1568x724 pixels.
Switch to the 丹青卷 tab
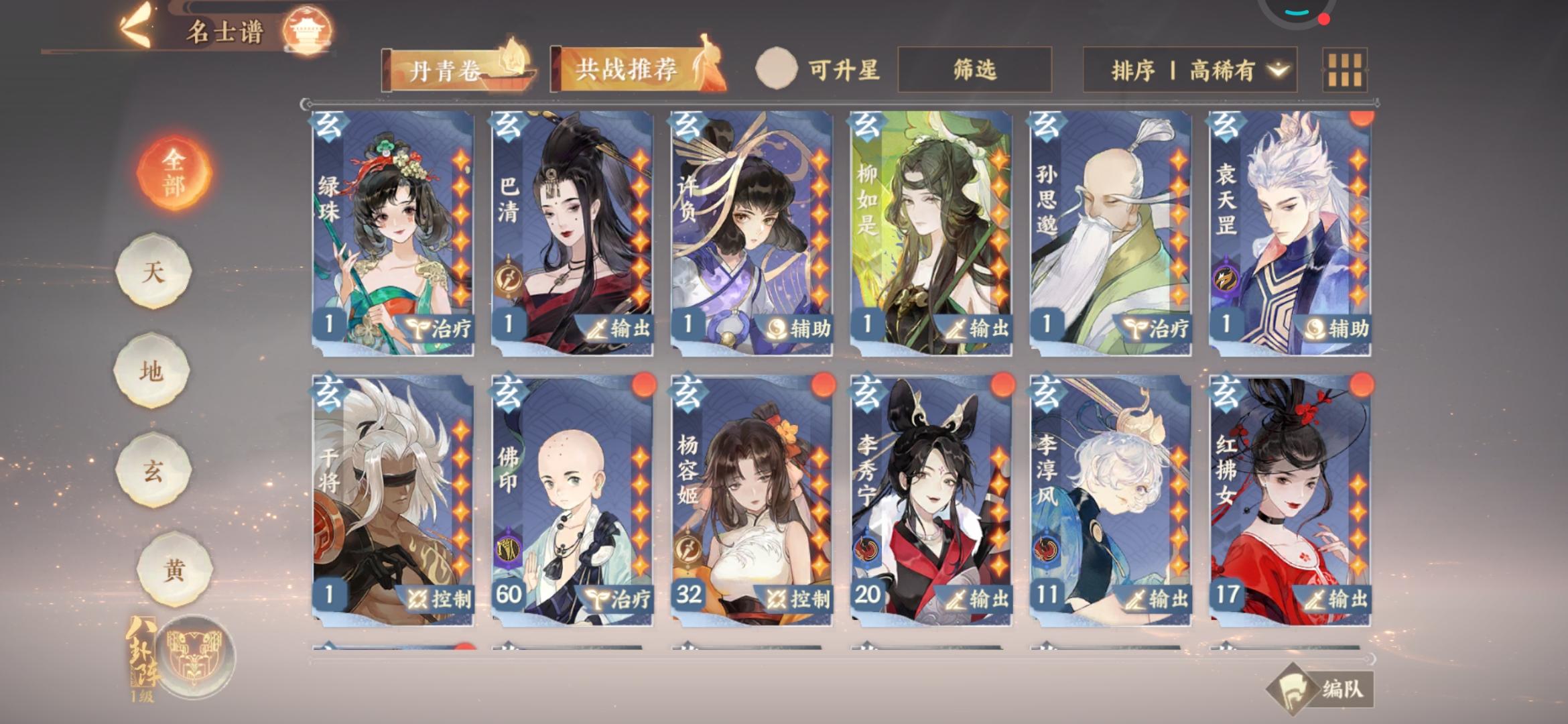[446, 68]
